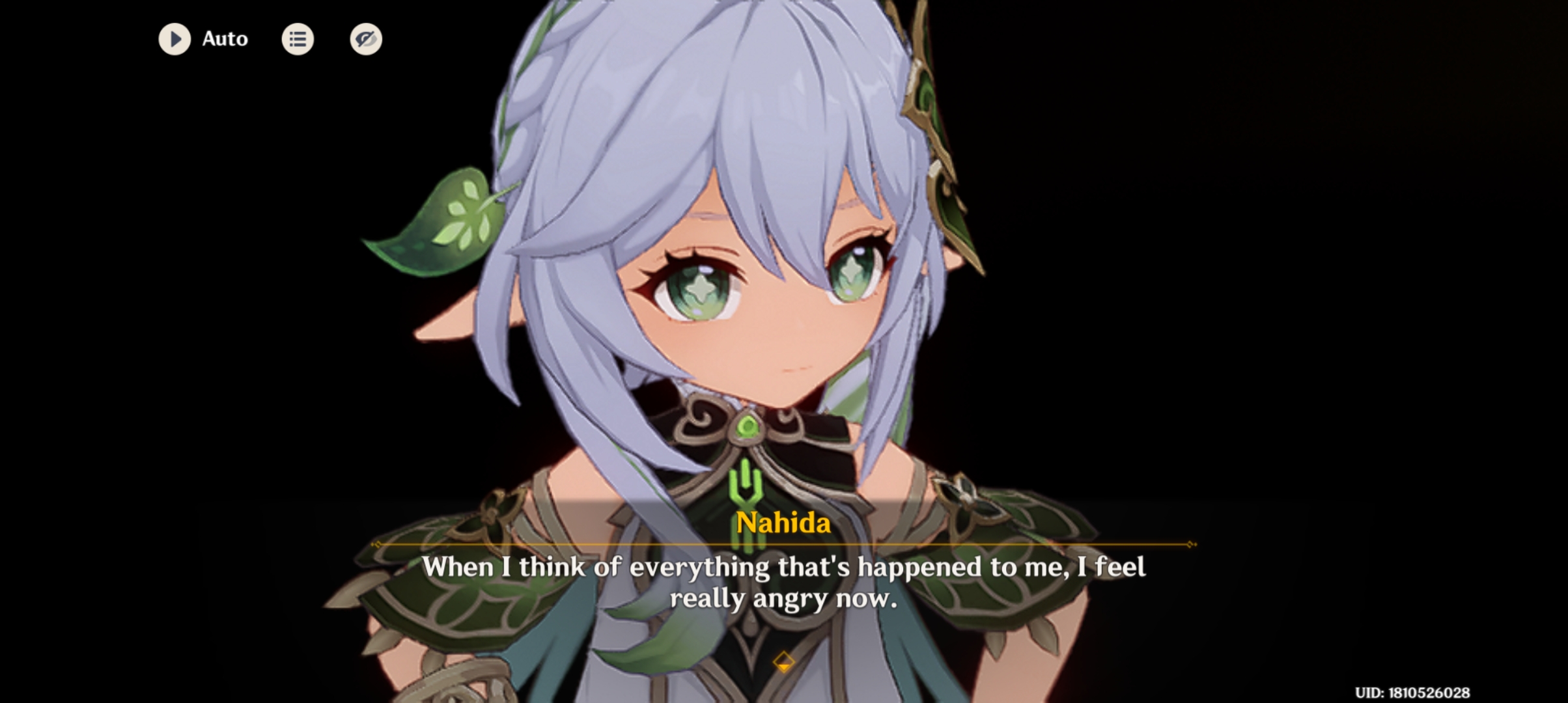Select the Auto label text
The image size is (1568, 703).
coord(225,39)
